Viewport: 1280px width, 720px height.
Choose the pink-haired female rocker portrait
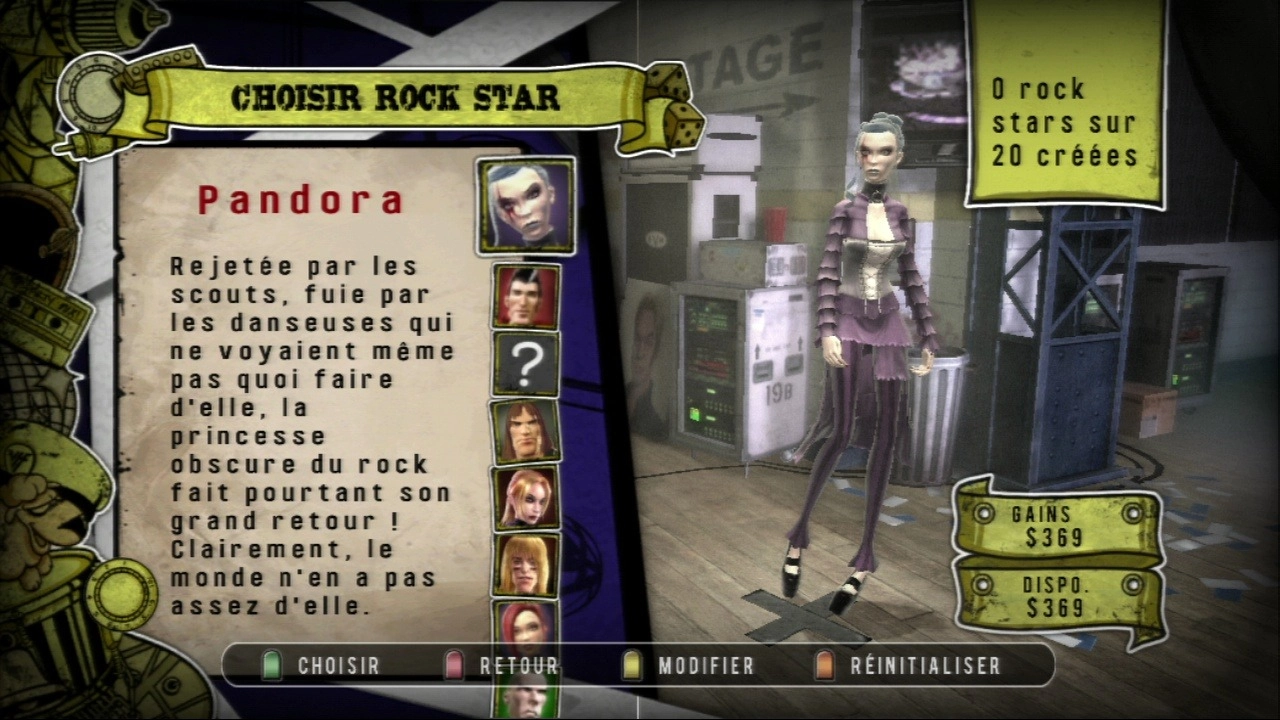[x=526, y=498]
